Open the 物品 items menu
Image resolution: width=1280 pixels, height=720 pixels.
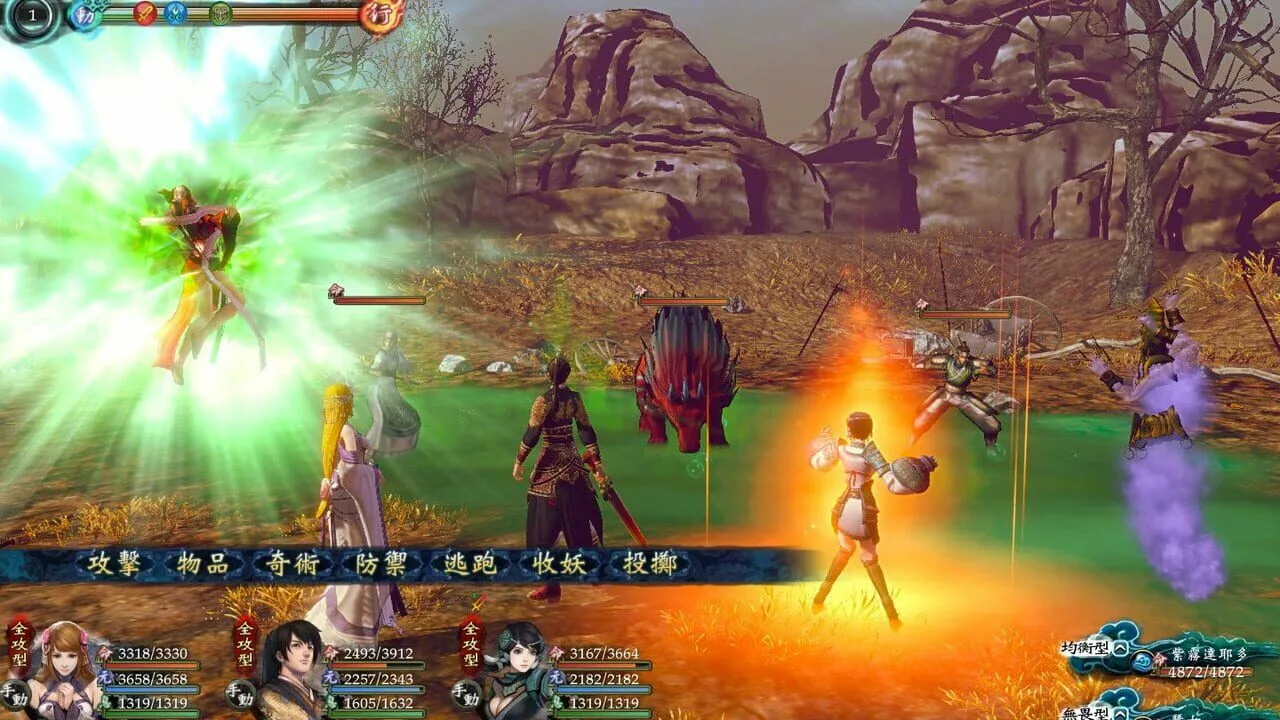click(204, 564)
